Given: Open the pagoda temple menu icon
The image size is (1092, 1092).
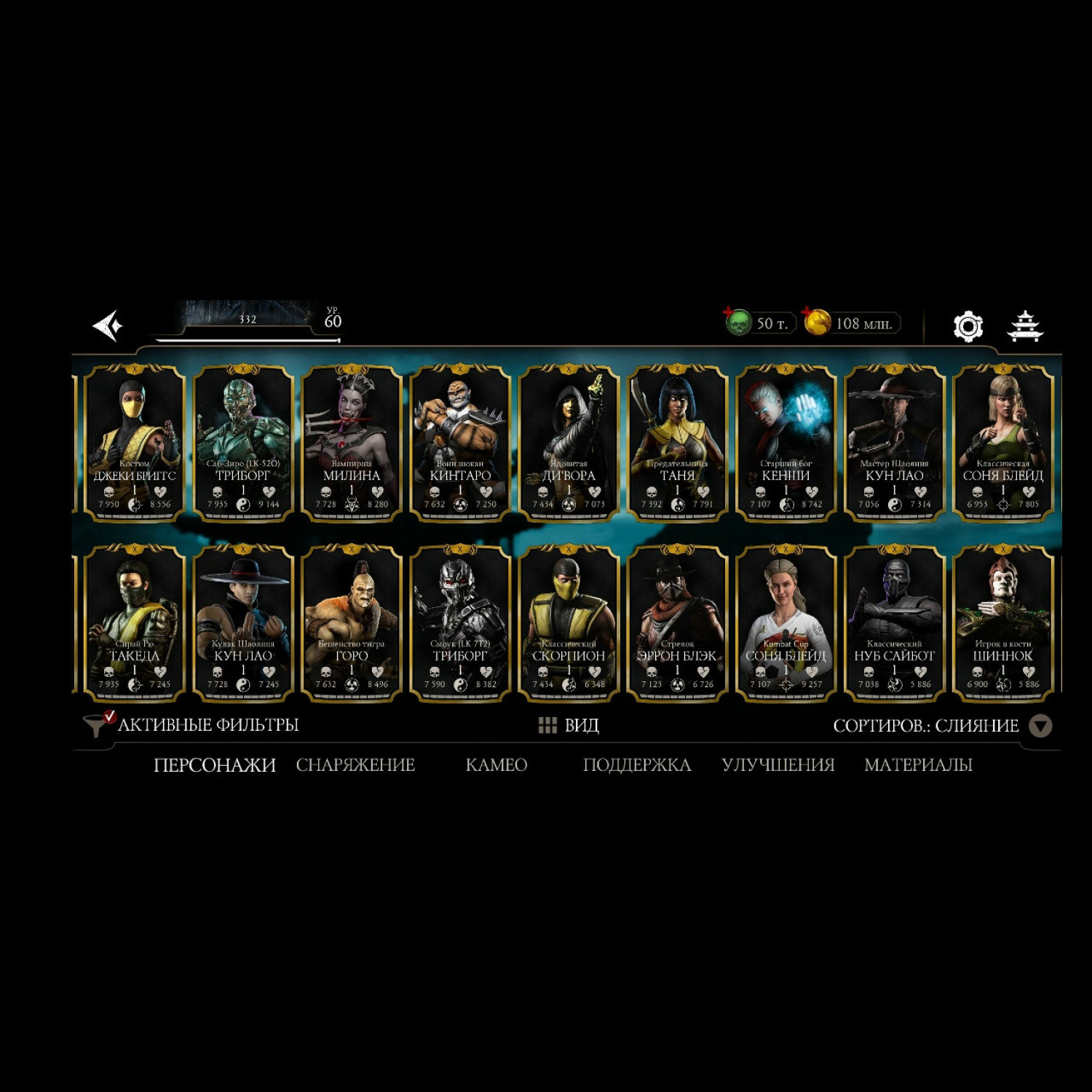Looking at the screenshot, I should pyautogui.click(x=1024, y=326).
